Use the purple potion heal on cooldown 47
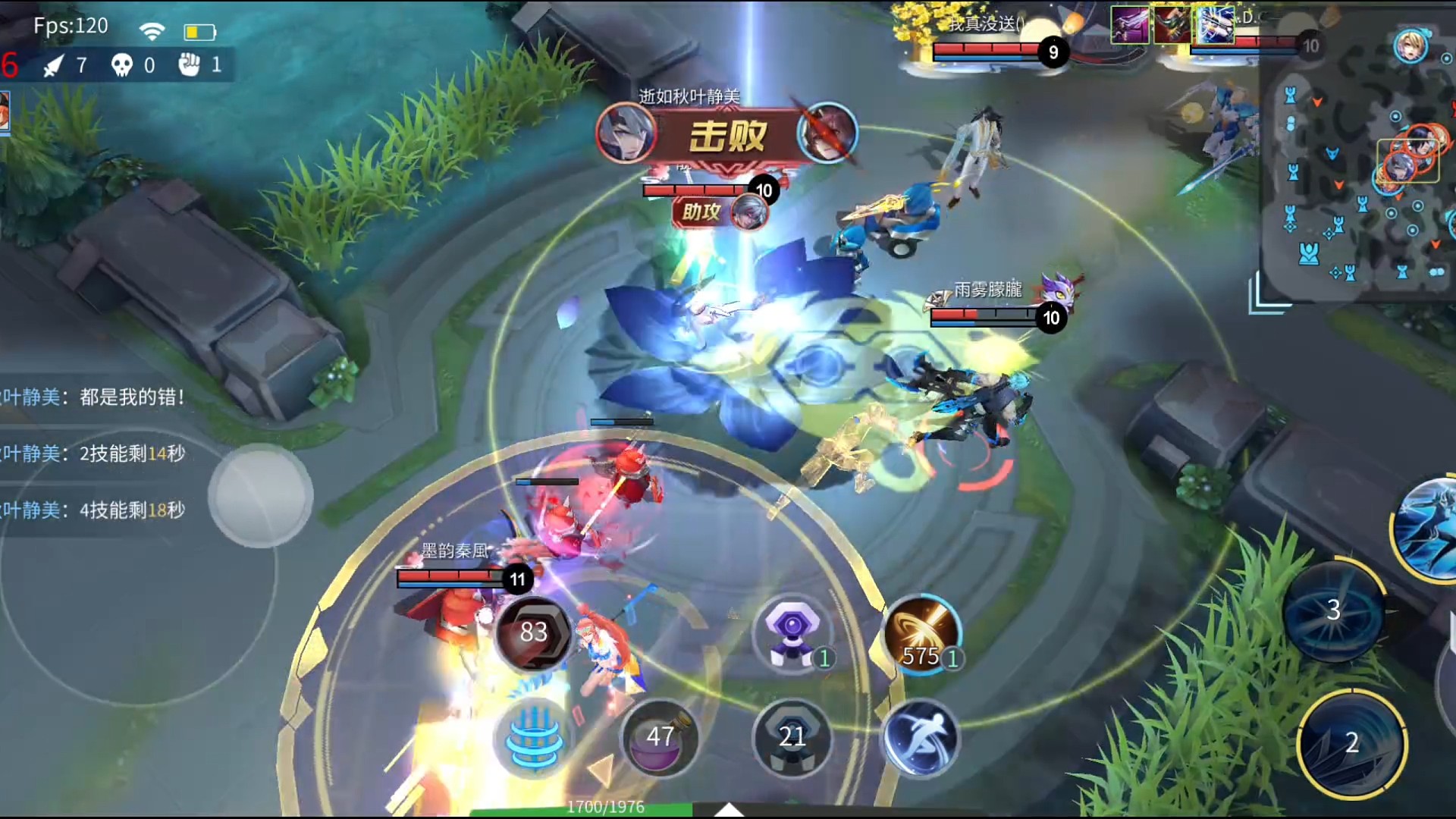 click(658, 737)
